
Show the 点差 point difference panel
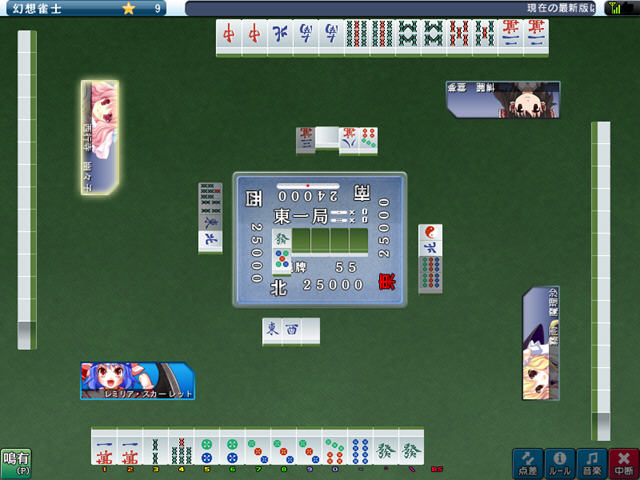(x=527, y=462)
